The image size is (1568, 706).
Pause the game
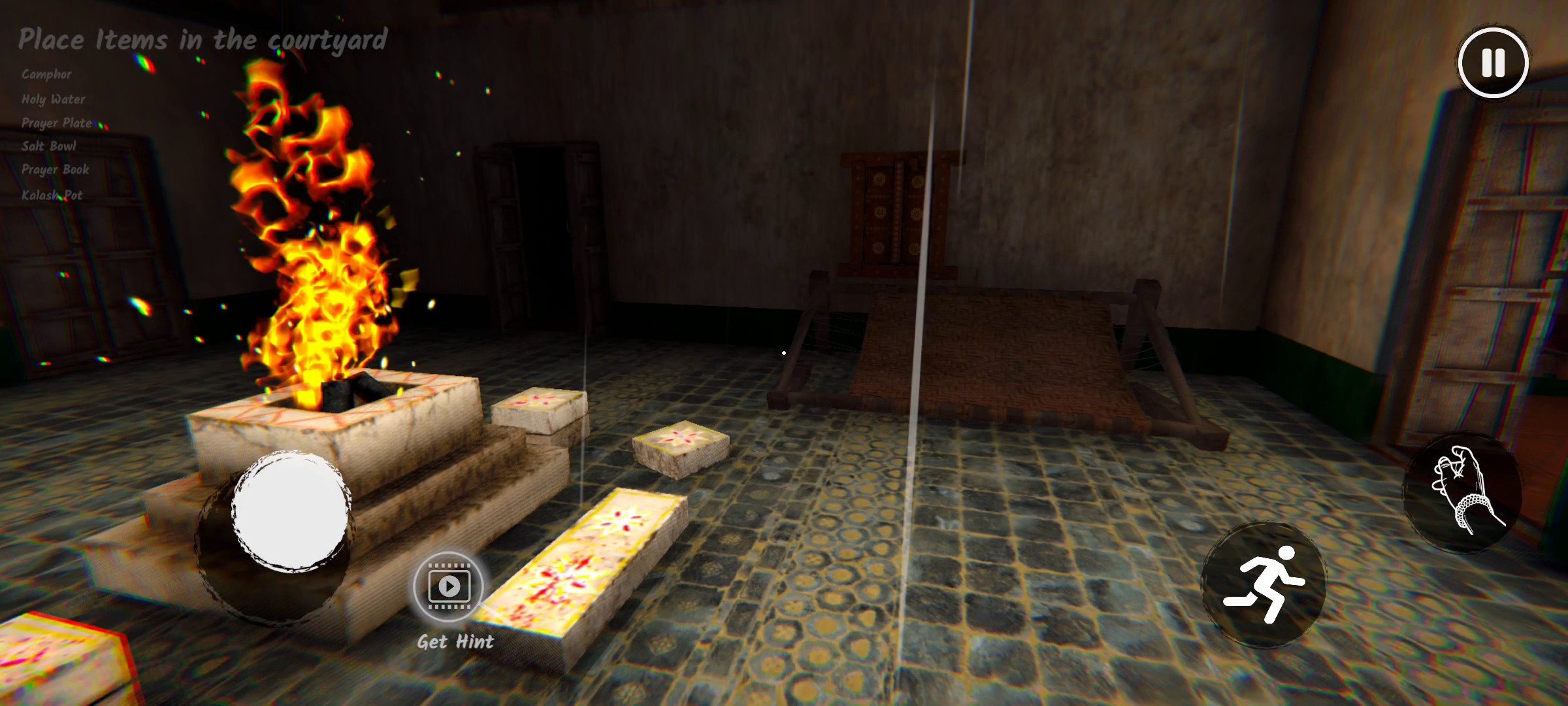(1493, 63)
